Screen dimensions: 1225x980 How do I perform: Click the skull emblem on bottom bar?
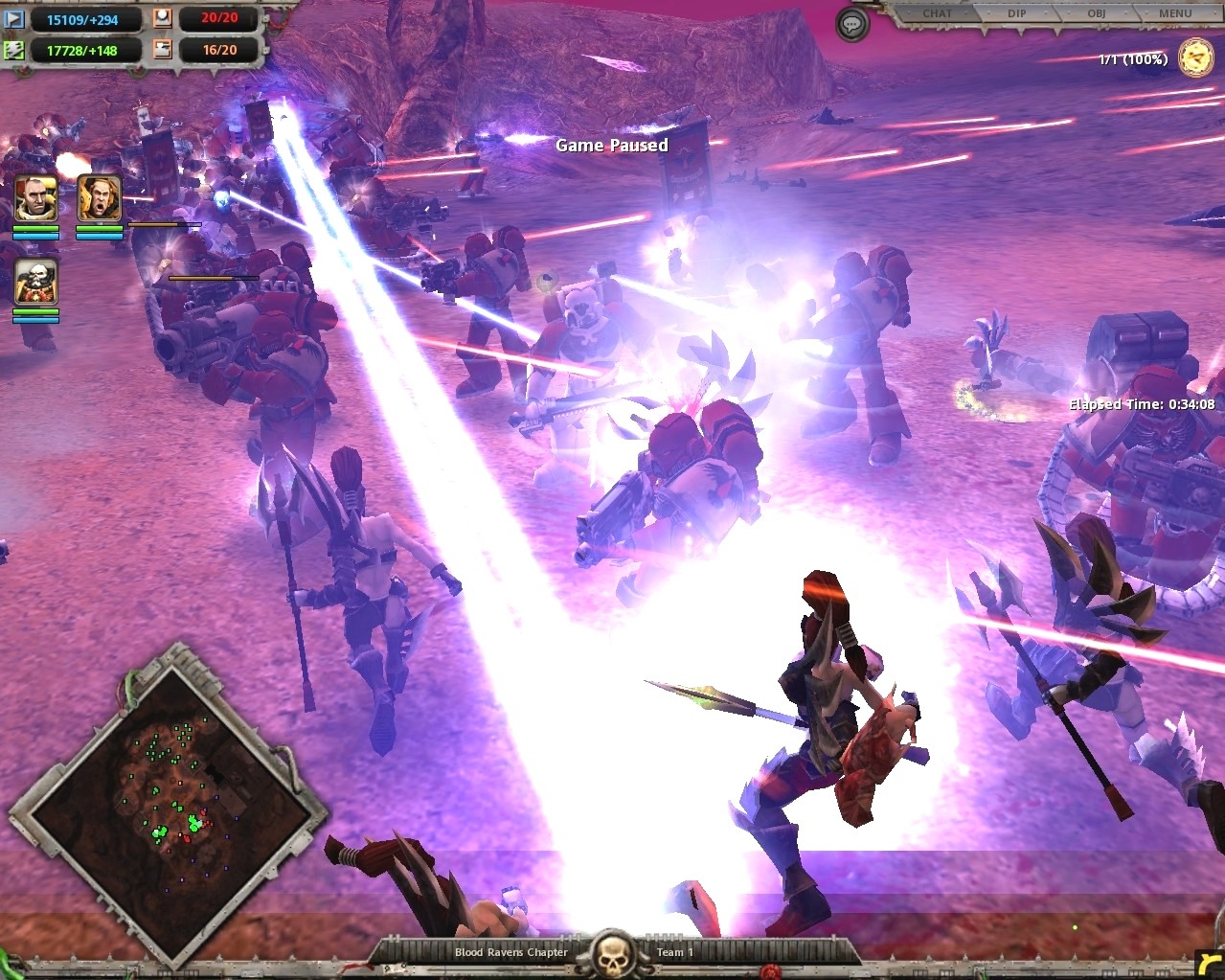(x=611, y=954)
